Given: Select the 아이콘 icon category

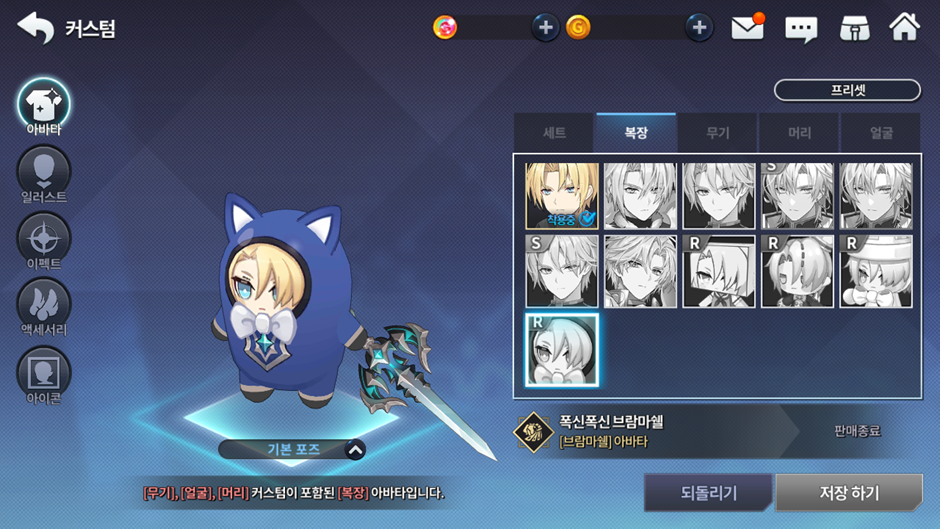Looking at the screenshot, I should pos(43,373).
